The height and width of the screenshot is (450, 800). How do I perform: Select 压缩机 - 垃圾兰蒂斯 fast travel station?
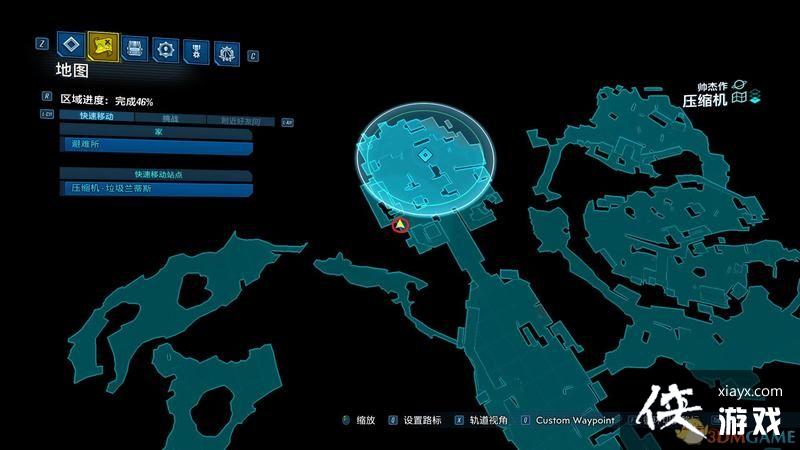pyautogui.click(x=154, y=188)
